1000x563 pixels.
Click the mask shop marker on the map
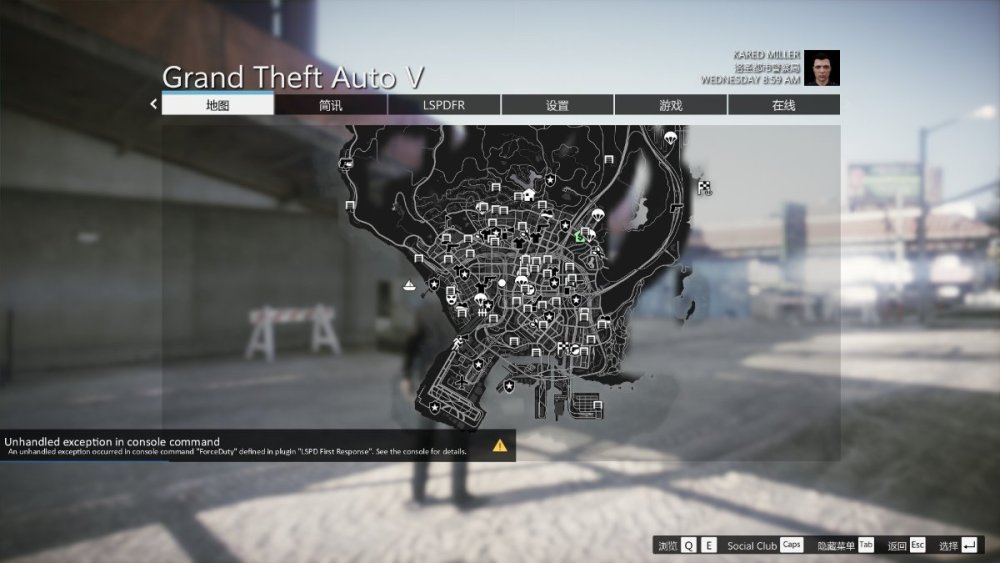click(452, 297)
